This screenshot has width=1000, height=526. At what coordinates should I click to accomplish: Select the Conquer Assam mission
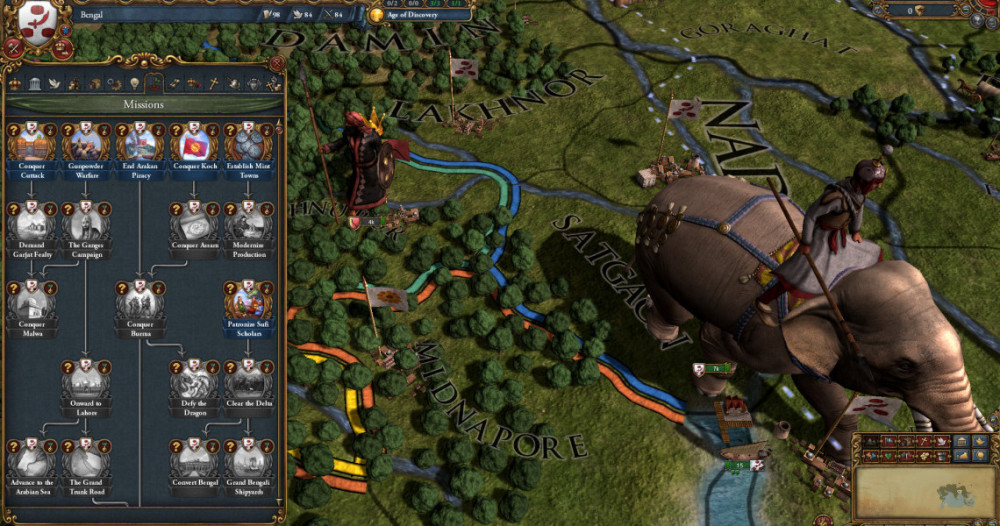tap(193, 225)
